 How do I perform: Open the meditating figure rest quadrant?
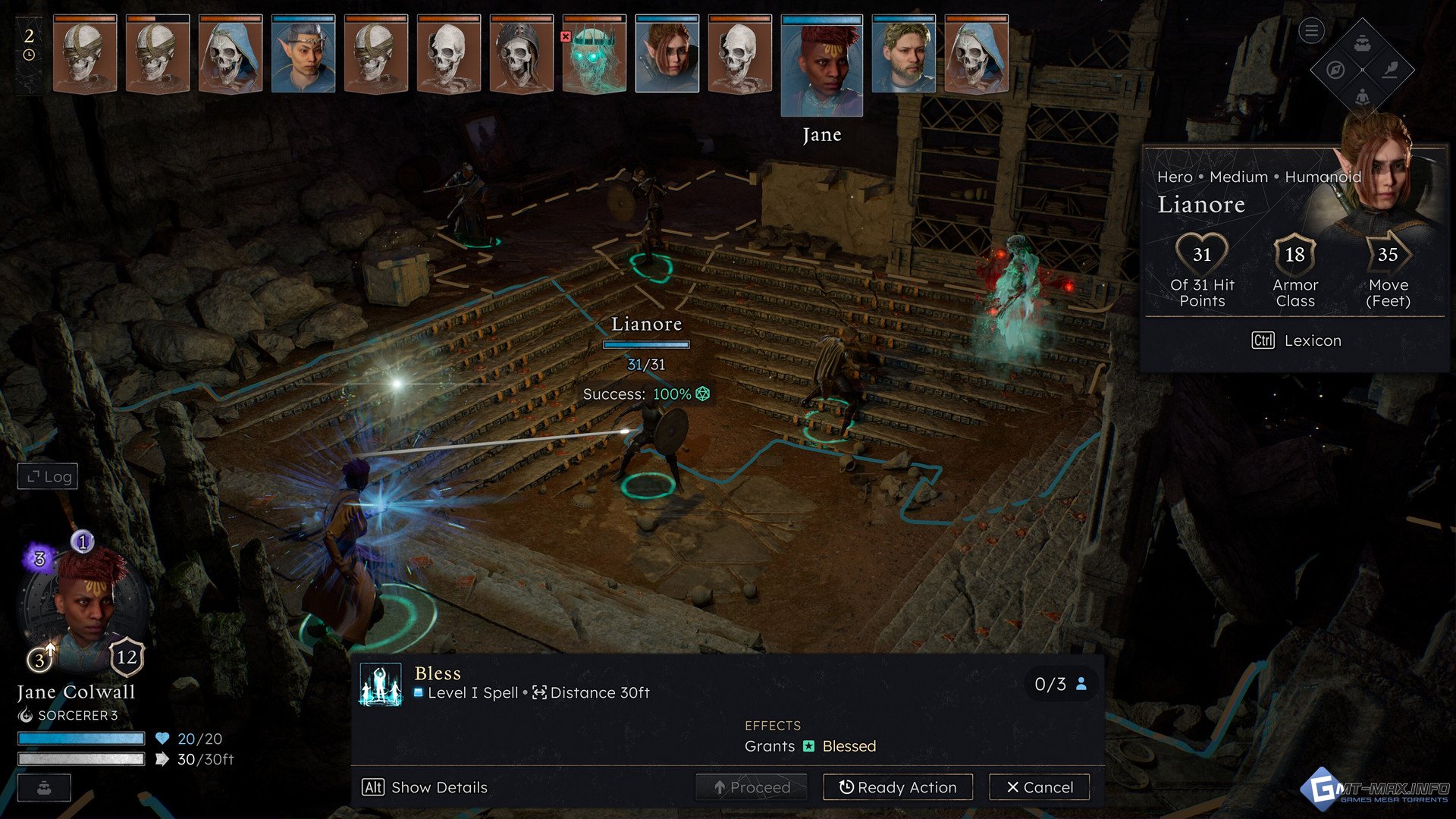(1363, 96)
